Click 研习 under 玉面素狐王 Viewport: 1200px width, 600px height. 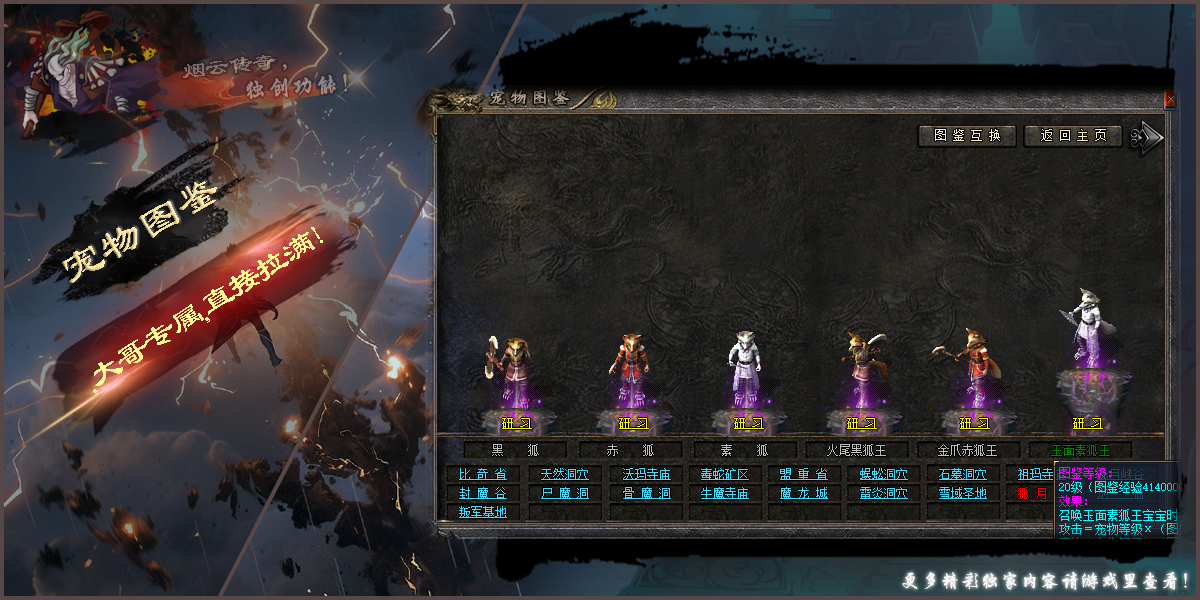(x=1088, y=423)
